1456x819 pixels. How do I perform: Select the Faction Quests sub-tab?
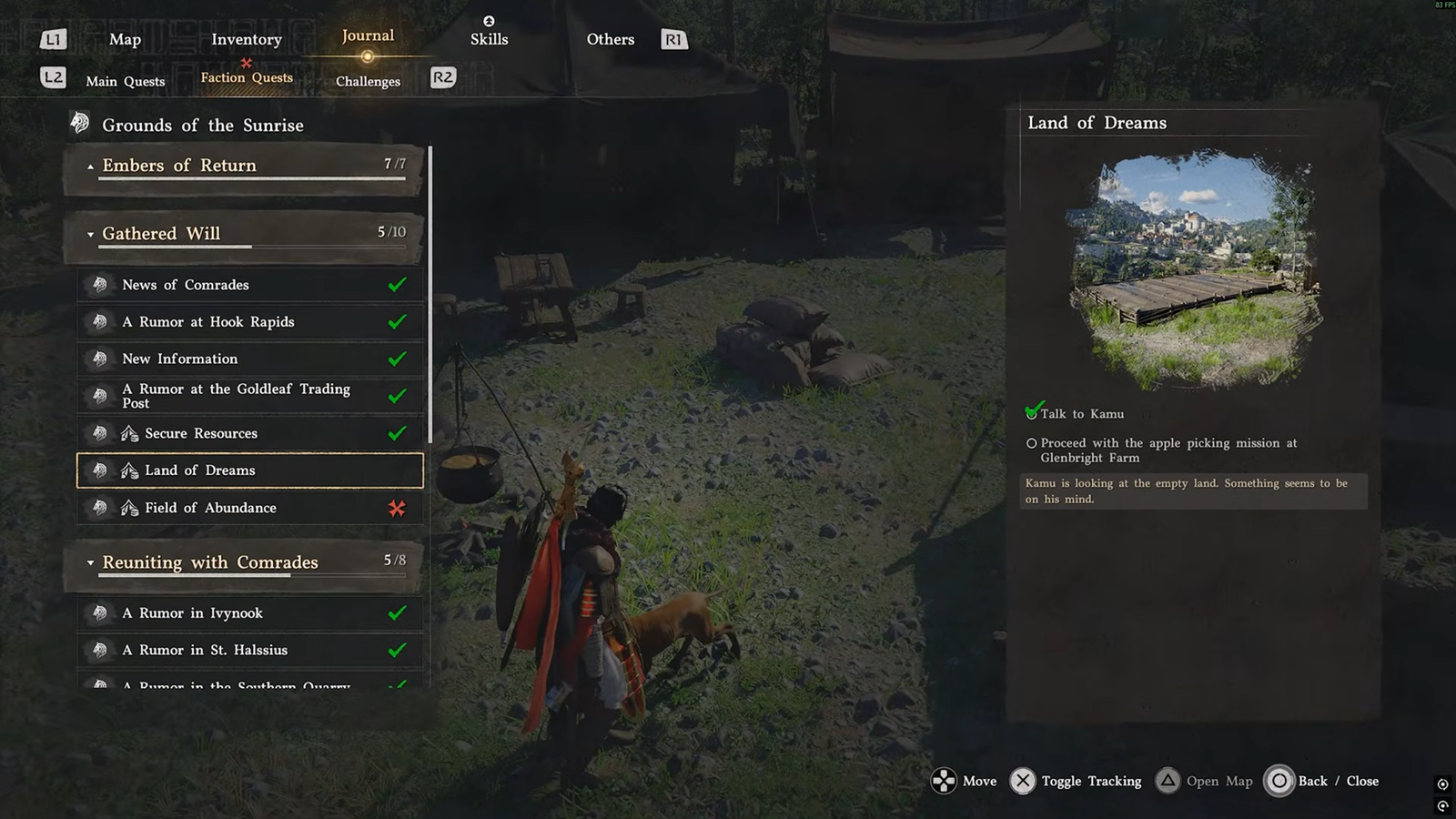pyautogui.click(x=247, y=78)
